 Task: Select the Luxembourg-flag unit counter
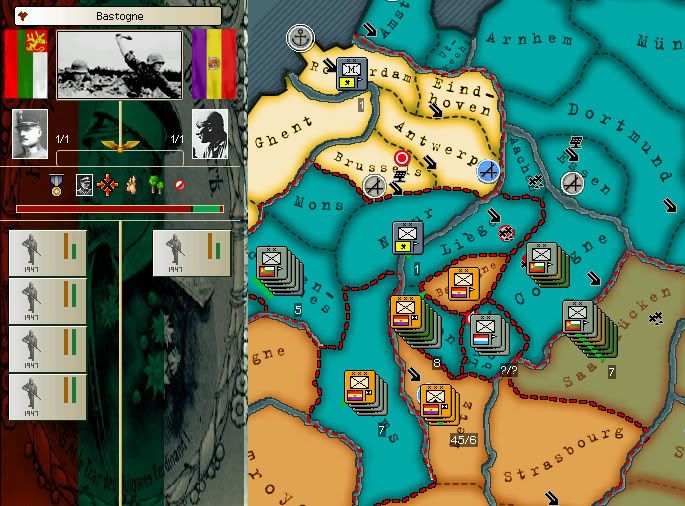[x=487, y=331]
